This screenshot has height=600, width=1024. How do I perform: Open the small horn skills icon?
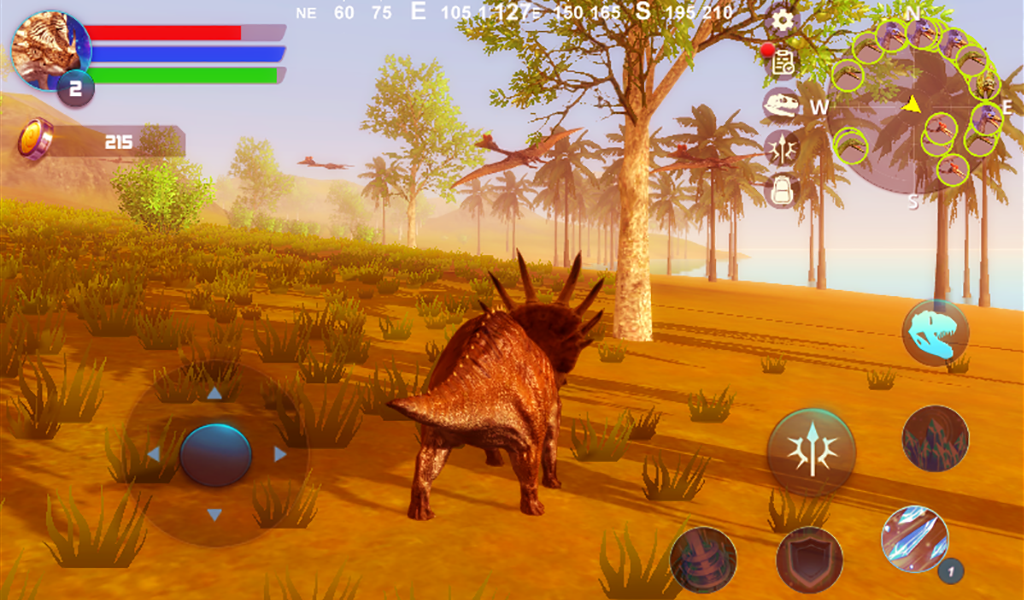tap(782, 147)
